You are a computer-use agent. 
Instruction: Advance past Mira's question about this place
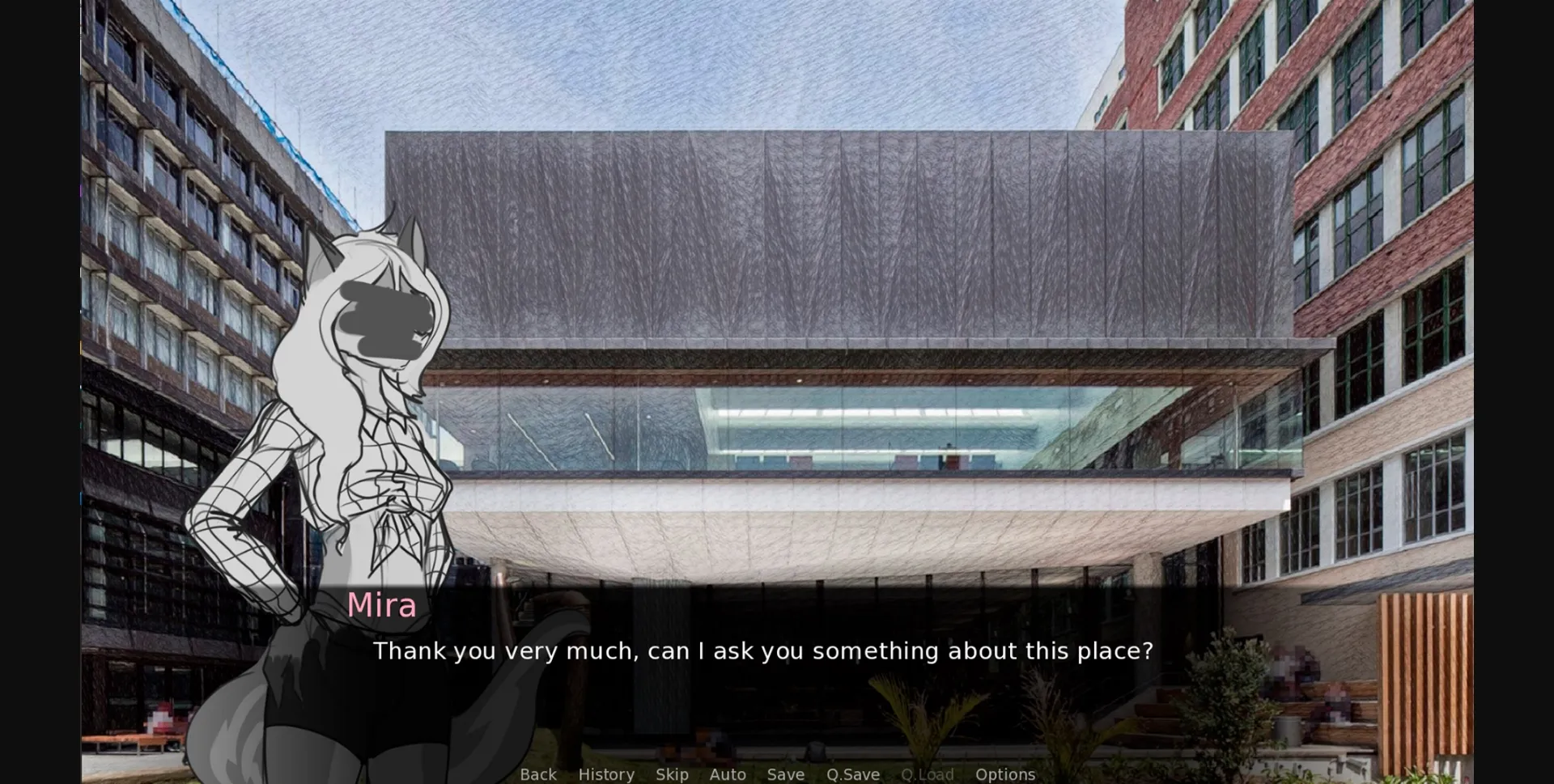pyautogui.click(x=763, y=651)
